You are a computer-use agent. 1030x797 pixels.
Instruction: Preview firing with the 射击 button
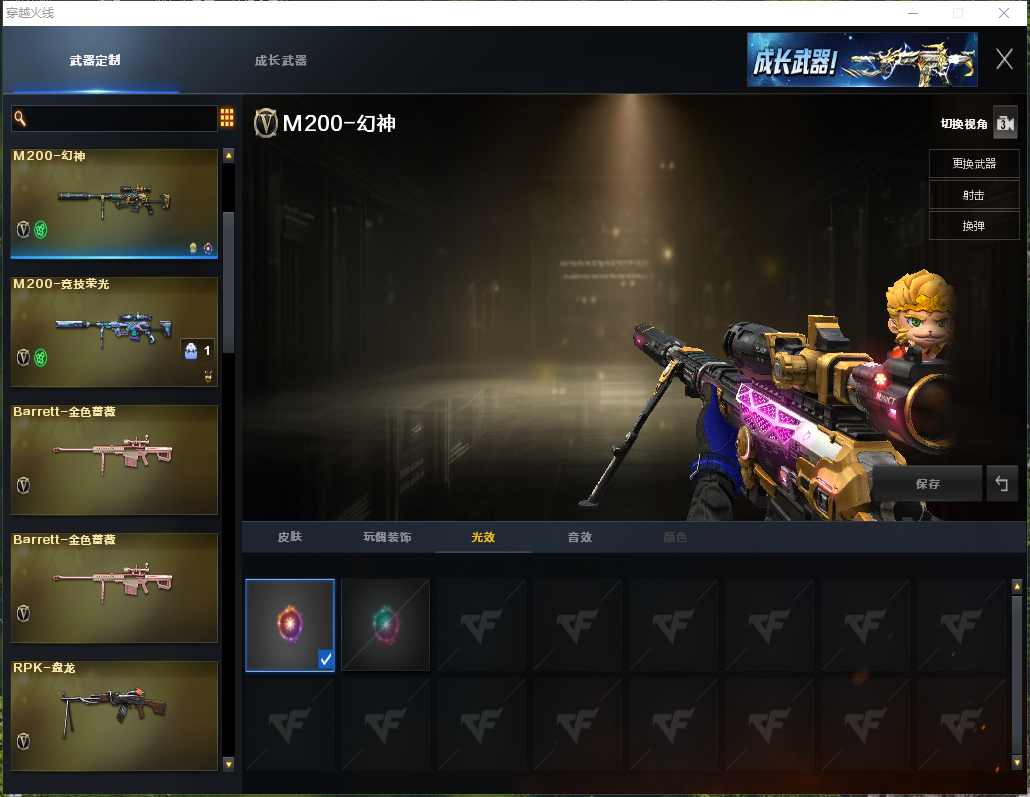pyautogui.click(x=974, y=195)
